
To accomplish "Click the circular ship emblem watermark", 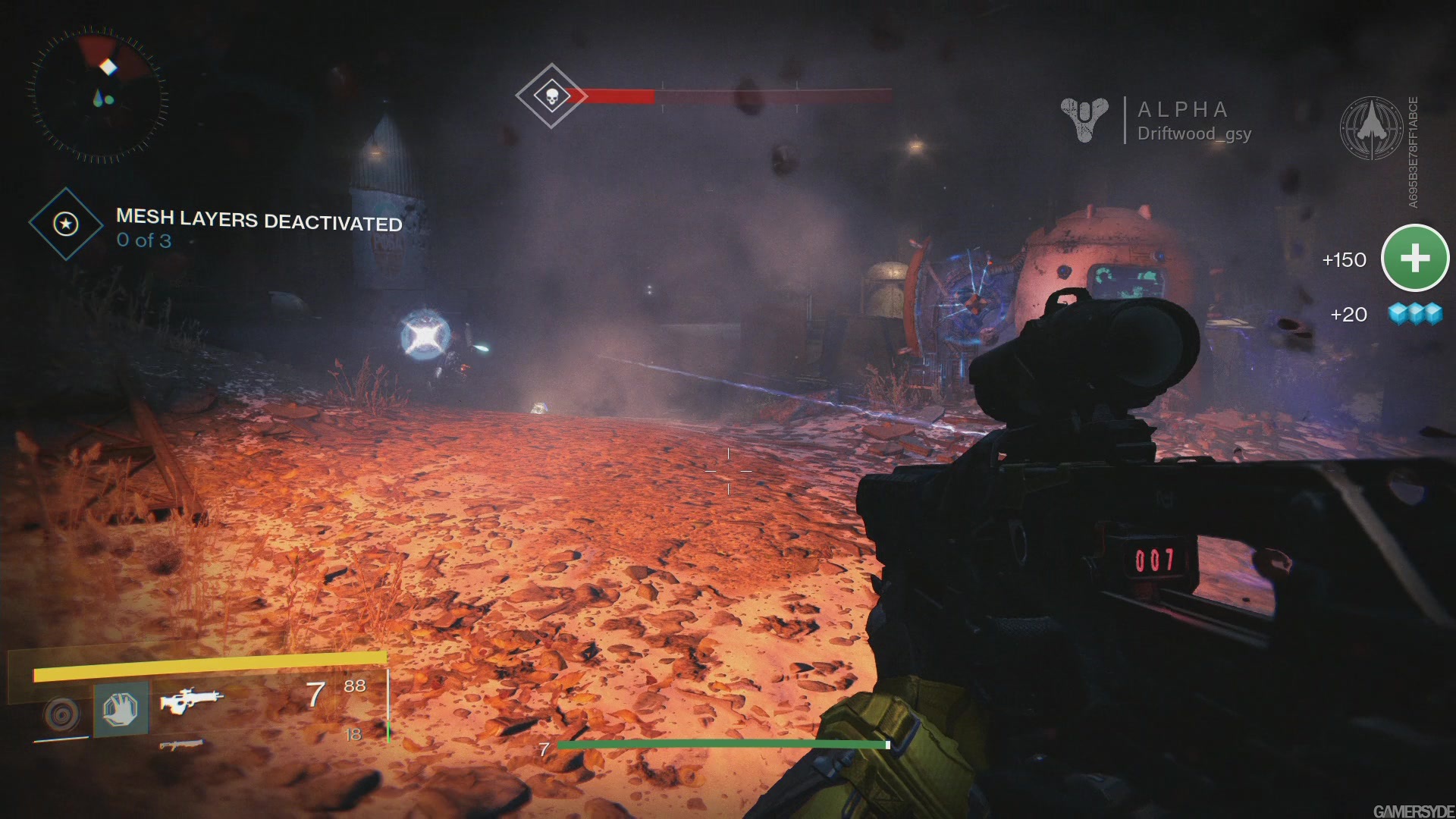I will [x=1372, y=127].
